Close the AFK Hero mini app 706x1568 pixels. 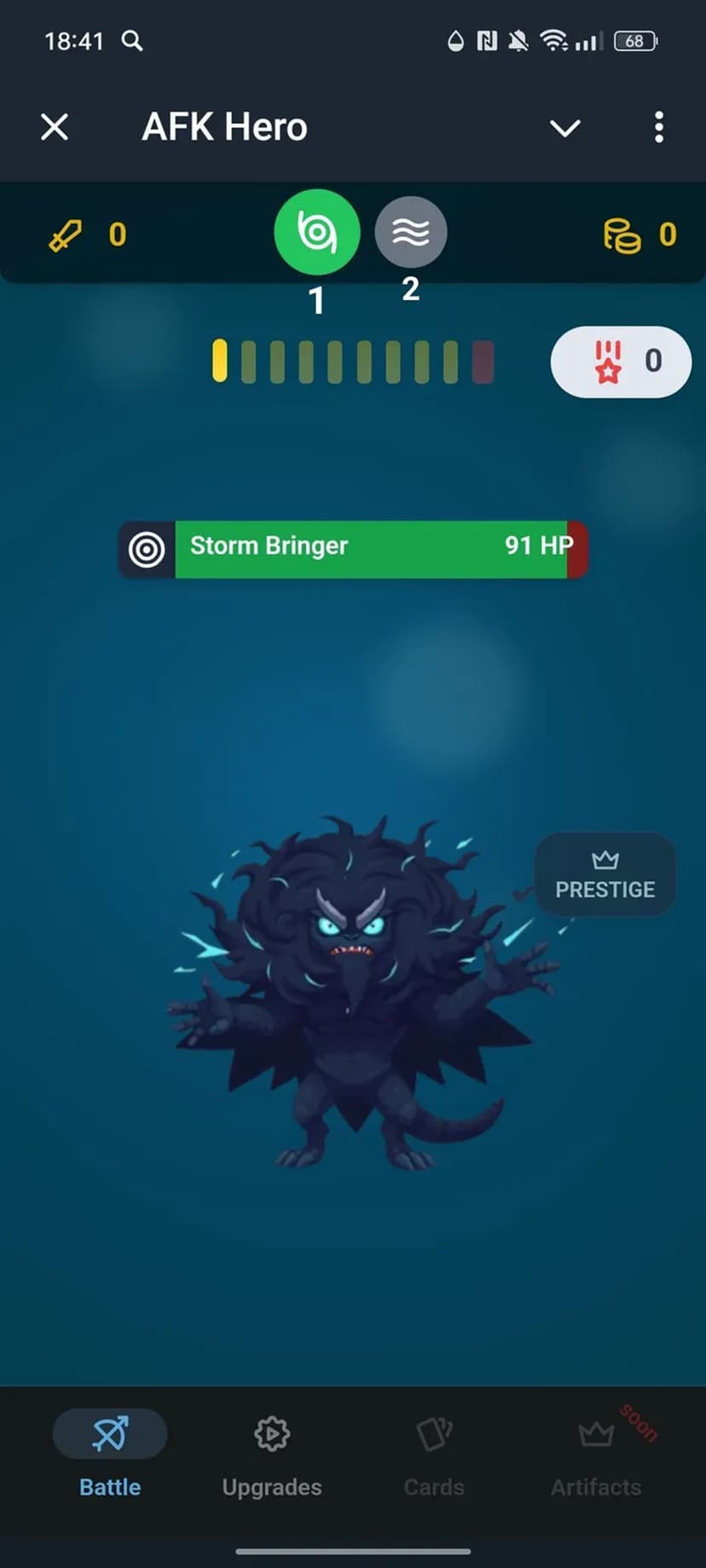coord(55,128)
